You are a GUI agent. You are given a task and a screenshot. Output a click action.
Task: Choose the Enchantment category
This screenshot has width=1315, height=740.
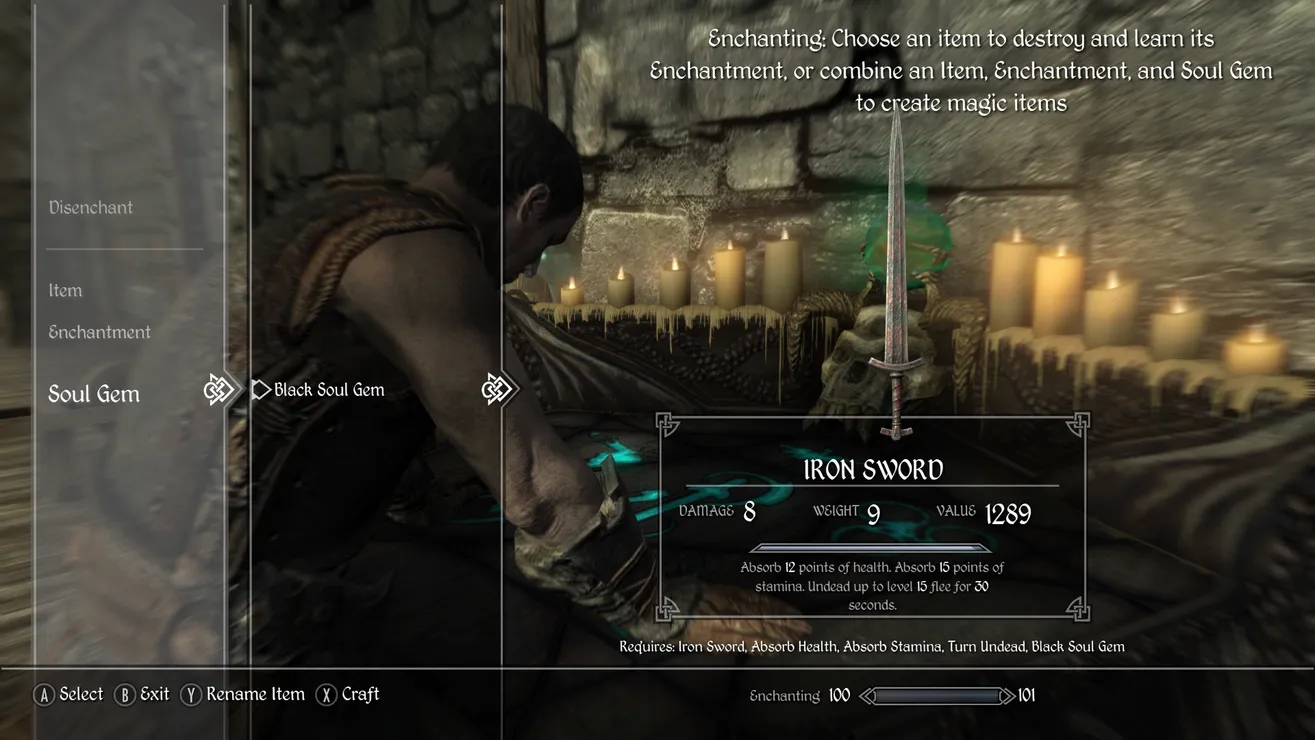pyautogui.click(x=100, y=332)
